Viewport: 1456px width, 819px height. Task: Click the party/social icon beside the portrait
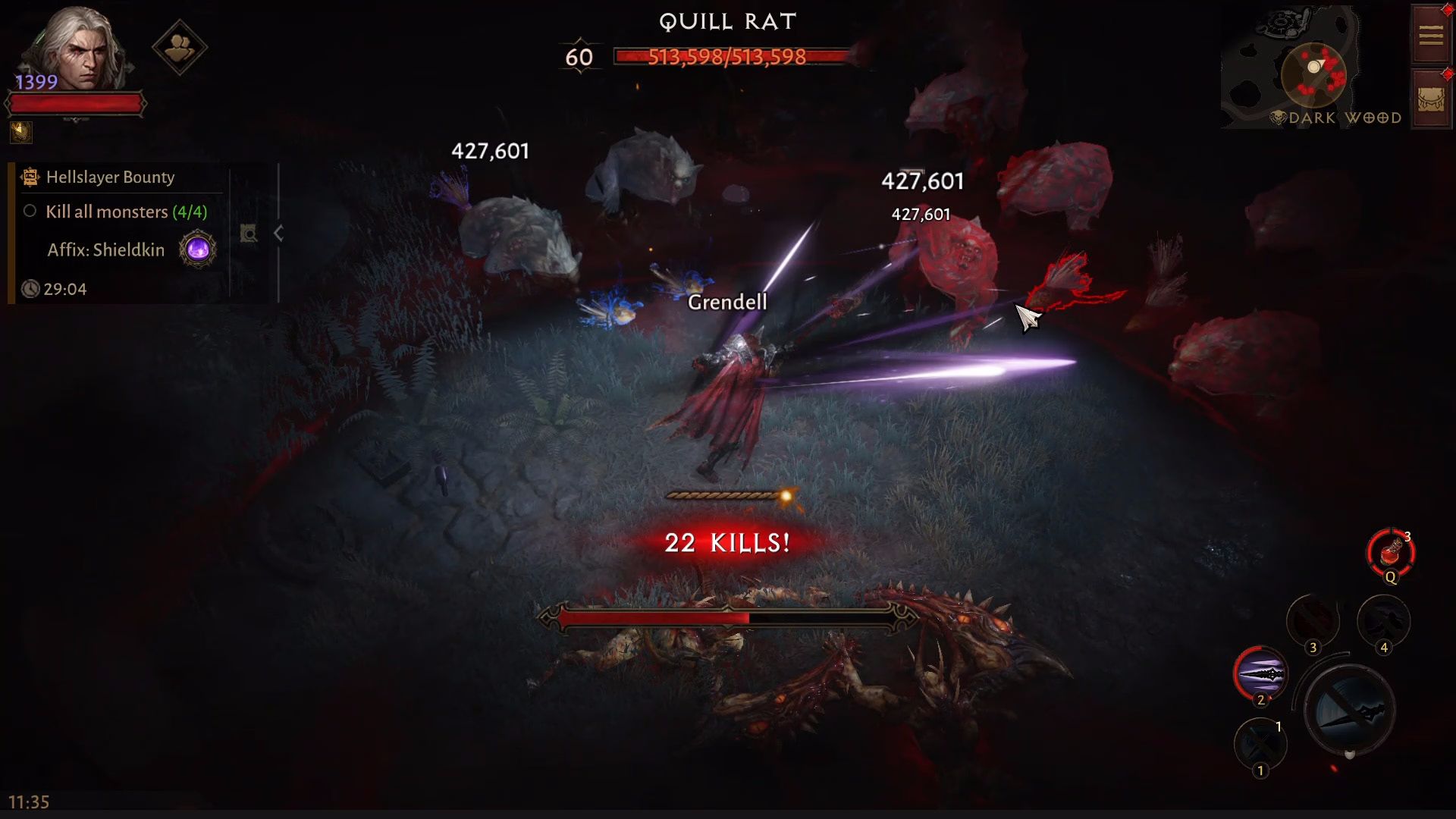(x=179, y=47)
